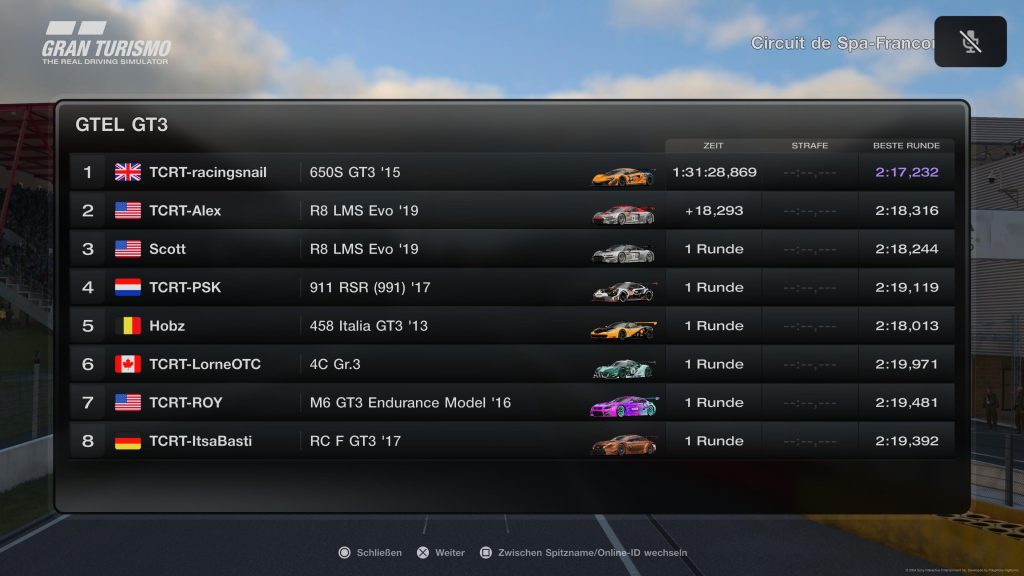Select TCRT-racingsnail's first-place result row
The width and height of the screenshot is (1024, 576).
(510, 172)
